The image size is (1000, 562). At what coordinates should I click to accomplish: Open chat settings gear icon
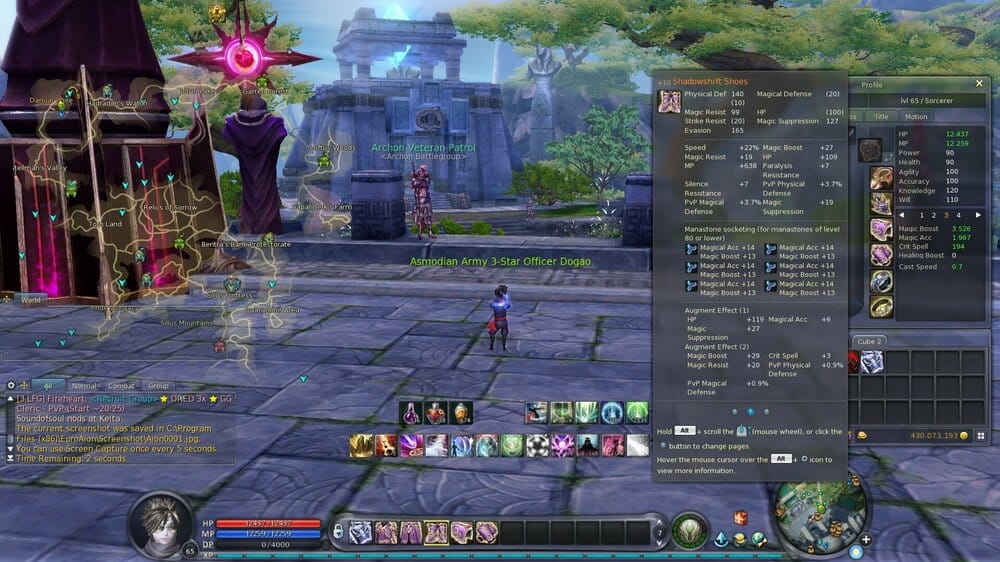pos(11,385)
